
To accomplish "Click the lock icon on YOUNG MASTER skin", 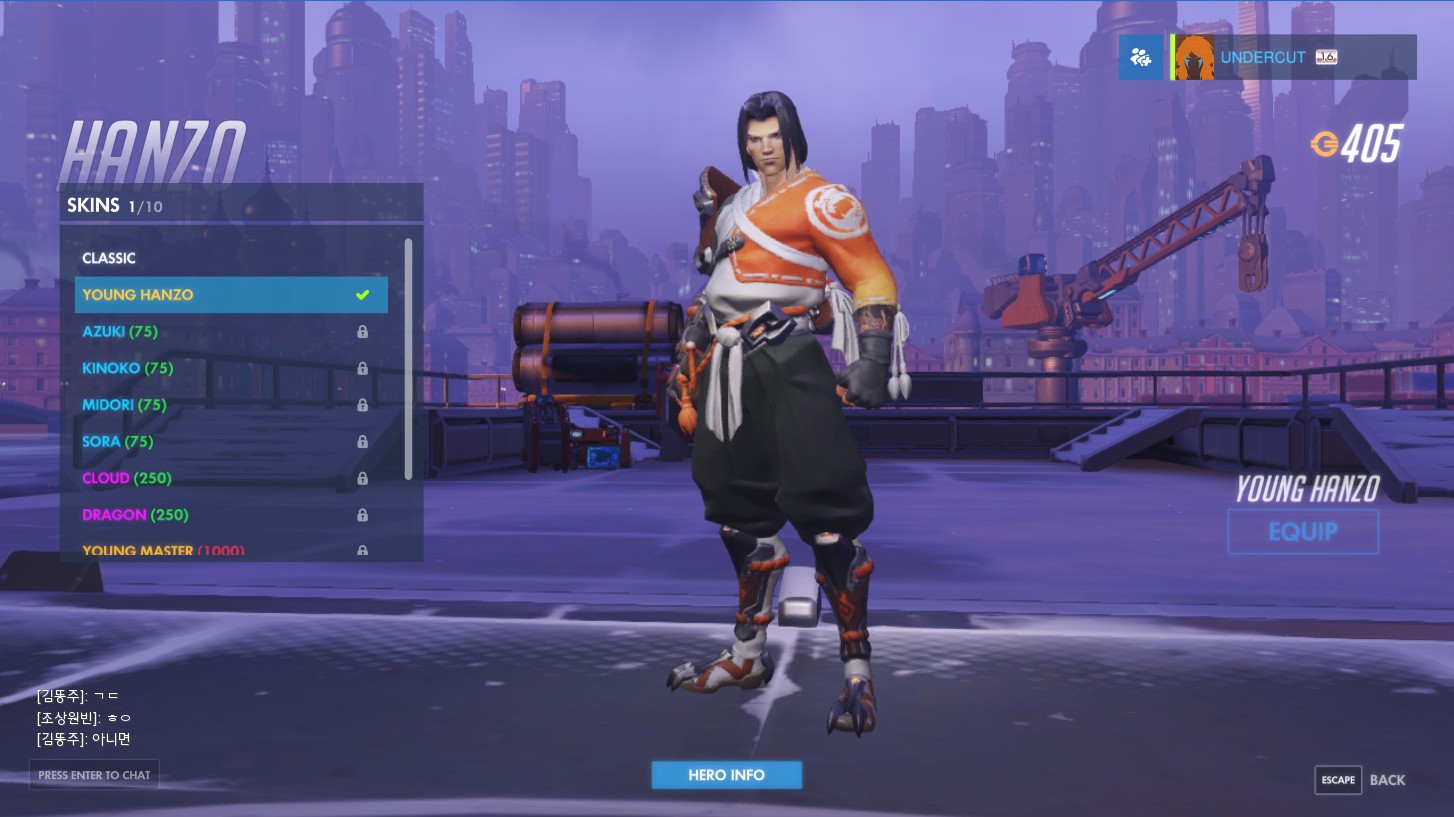I will pos(362,551).
